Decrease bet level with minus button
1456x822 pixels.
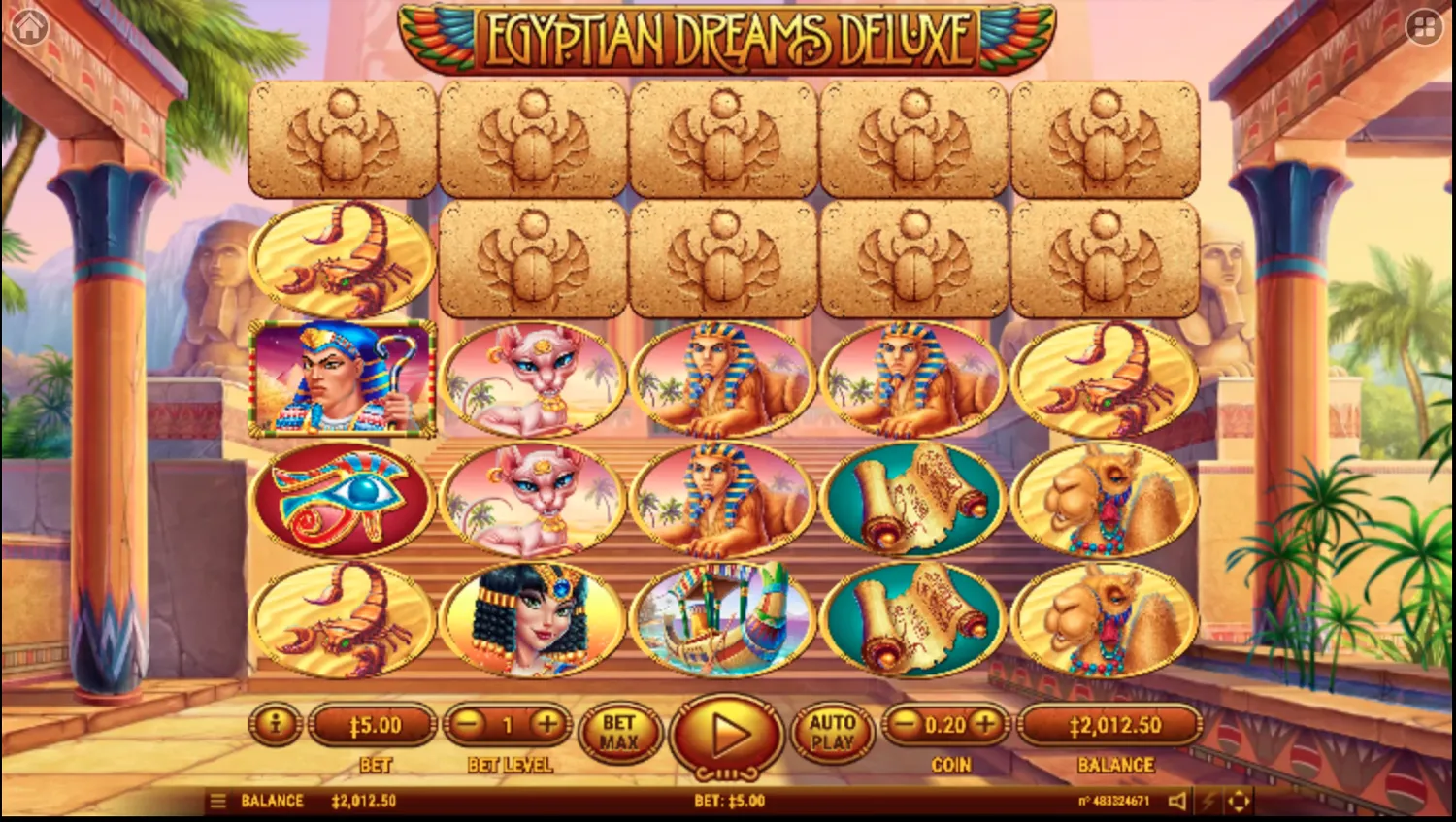[469, 724]
